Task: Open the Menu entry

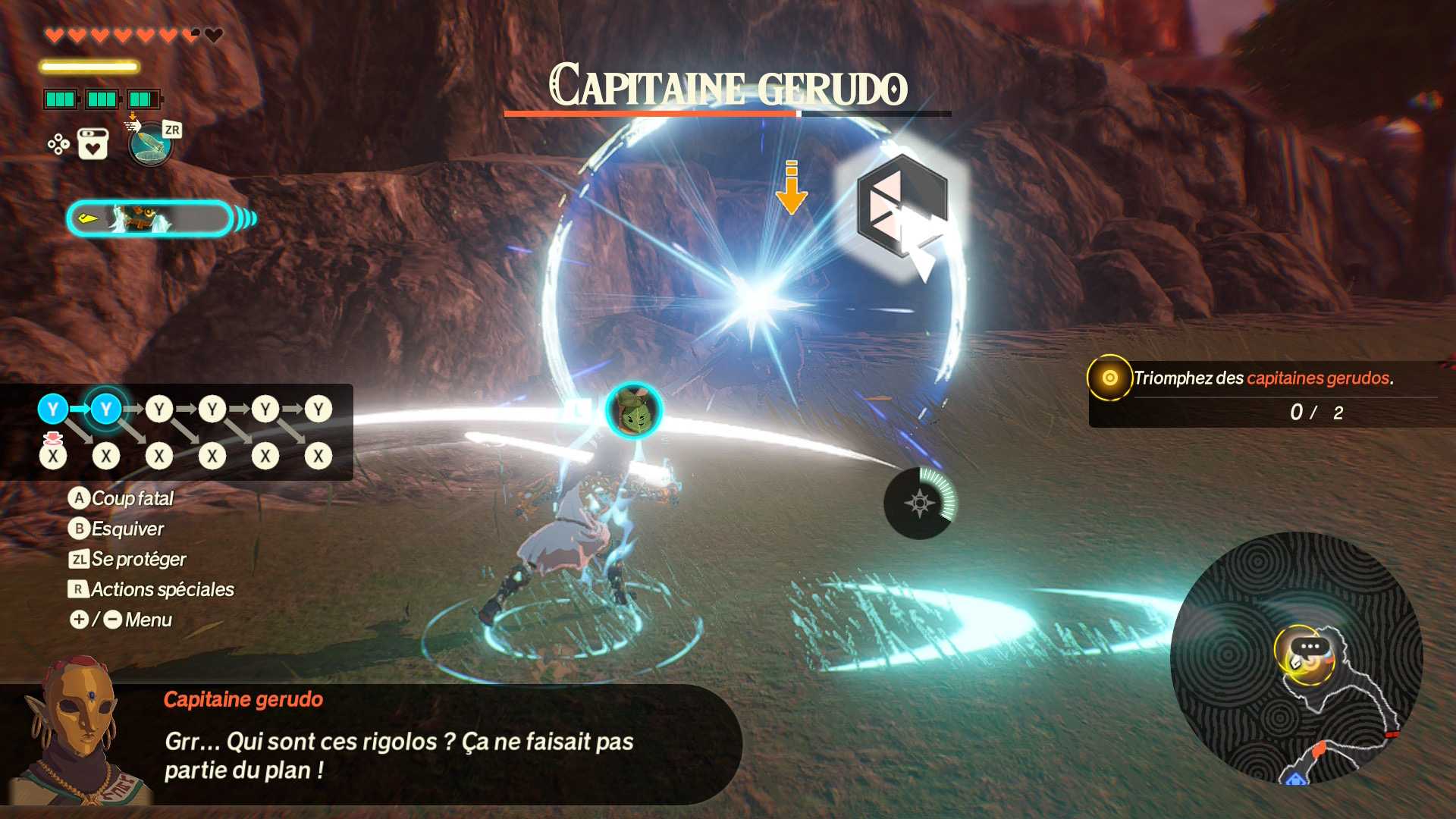Action: [121, 620]
